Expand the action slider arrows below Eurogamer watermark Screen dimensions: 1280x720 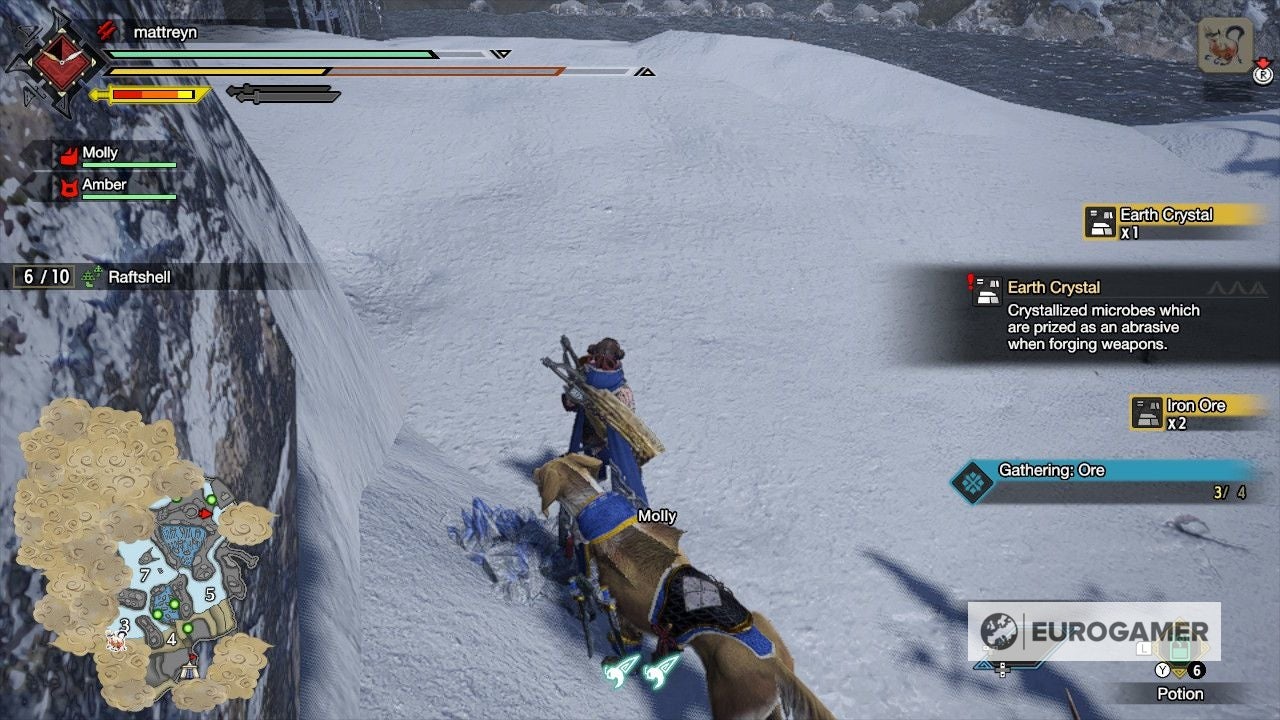tap(1001, 670)
